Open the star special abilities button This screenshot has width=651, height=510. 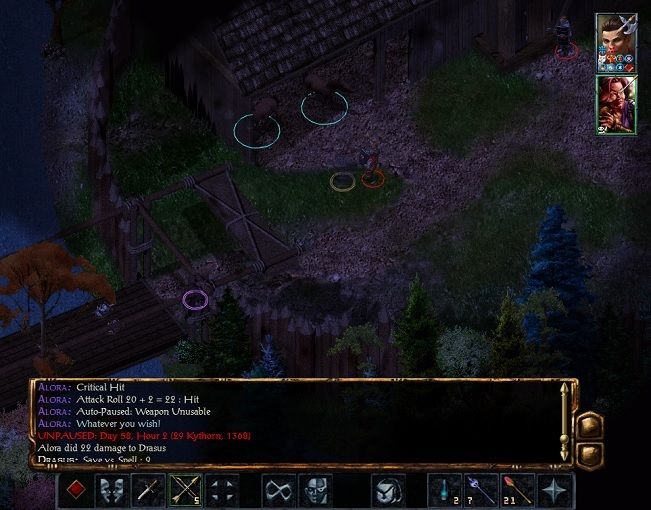tap(554, 490)
